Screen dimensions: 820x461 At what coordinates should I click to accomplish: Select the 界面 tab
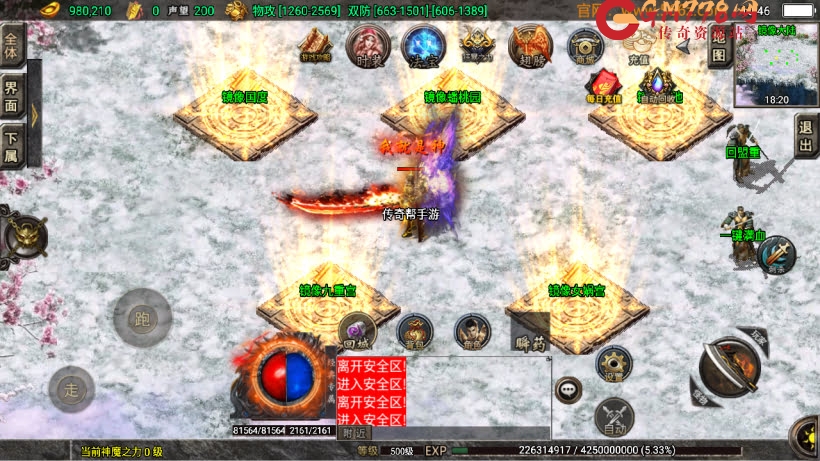12,97
